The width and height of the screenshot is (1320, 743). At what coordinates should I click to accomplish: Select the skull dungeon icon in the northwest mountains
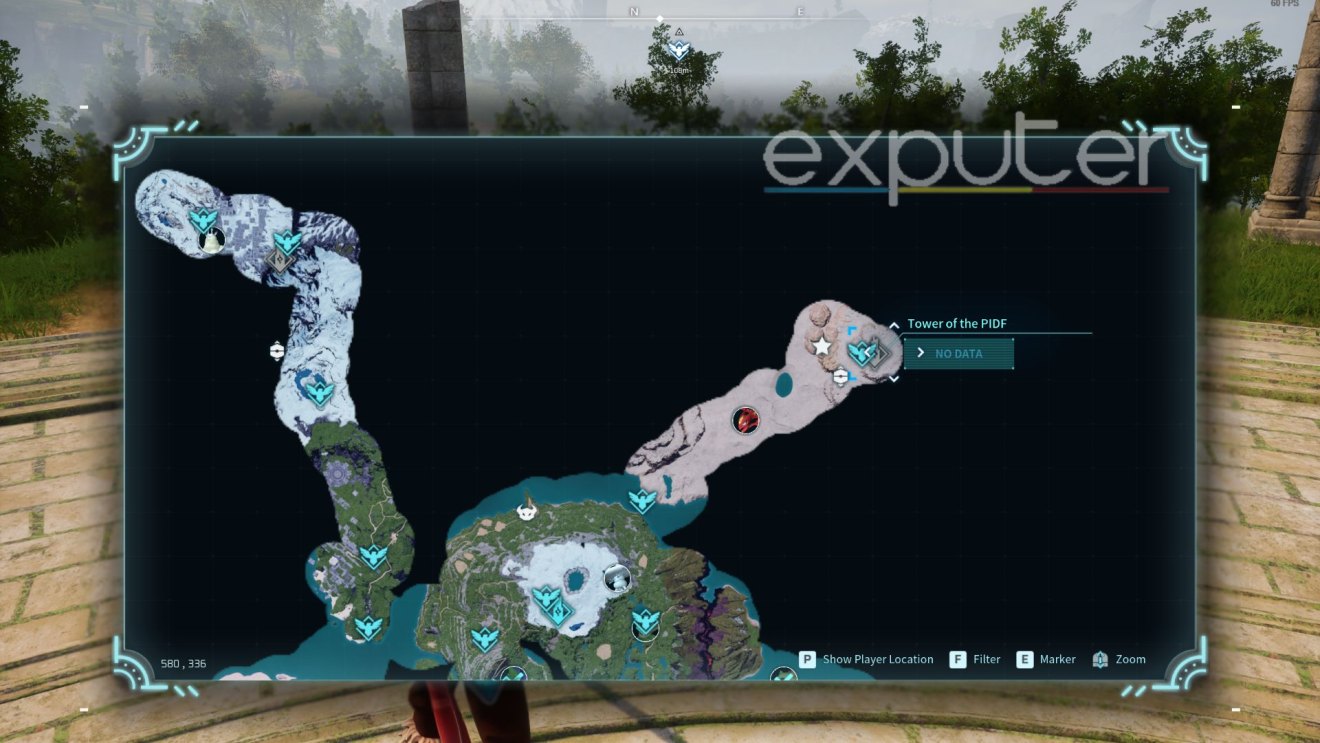(x=281, y=259)
